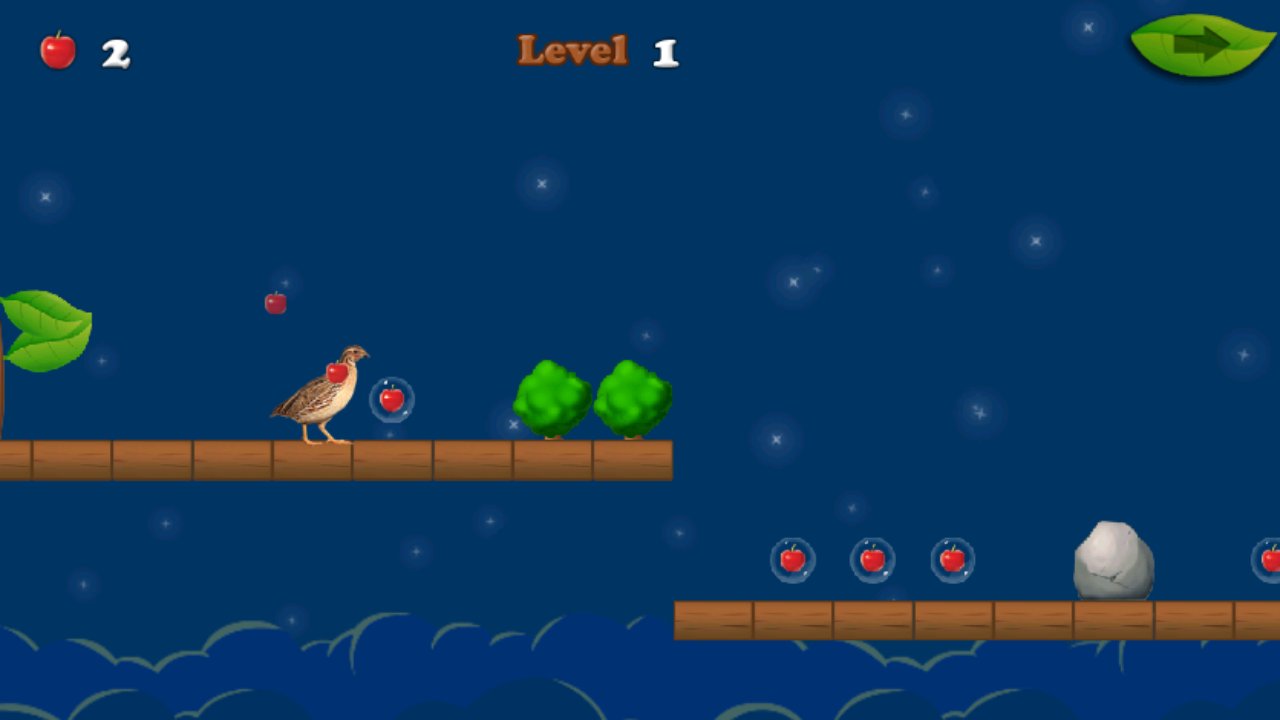Tap the white rock on the platform

(x=1112, y=560)
